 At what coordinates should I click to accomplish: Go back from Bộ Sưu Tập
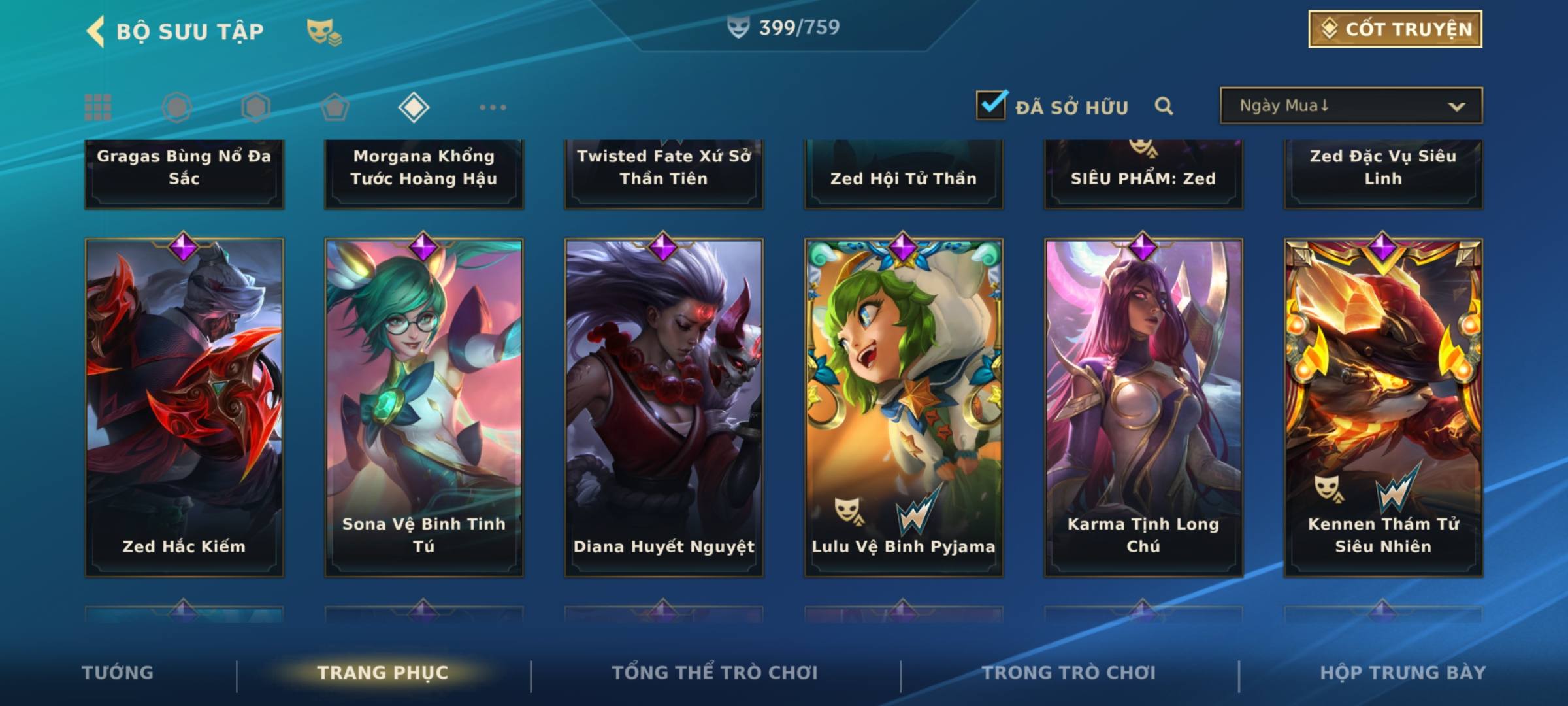tap(95, 31)
